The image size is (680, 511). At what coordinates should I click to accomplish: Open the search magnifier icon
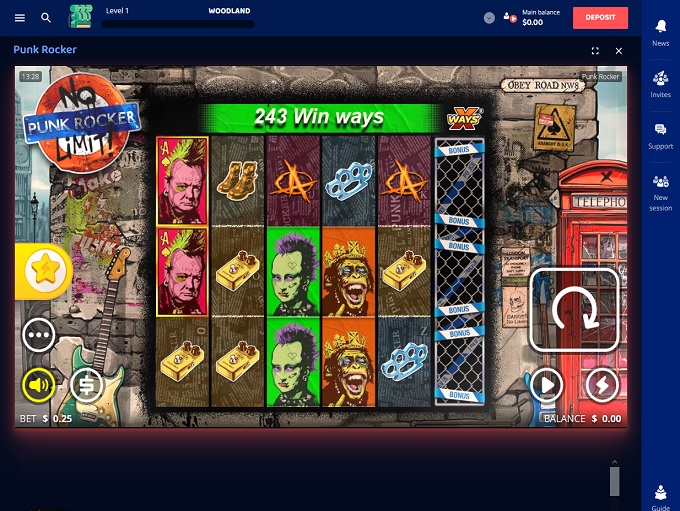click(x=46, y=18)
